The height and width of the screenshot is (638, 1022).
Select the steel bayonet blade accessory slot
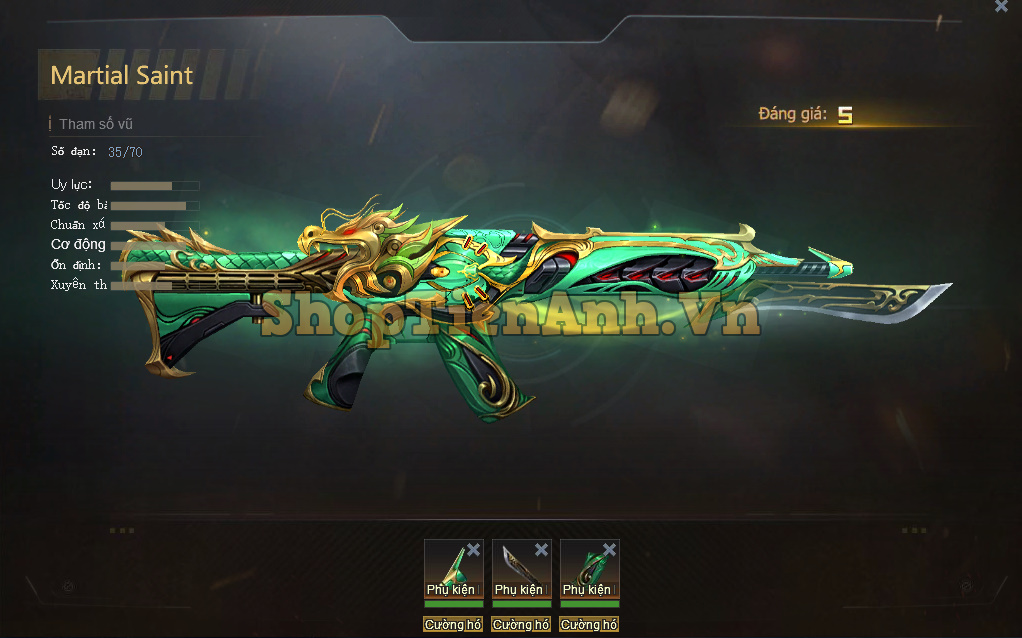click(x=517, y=567)
